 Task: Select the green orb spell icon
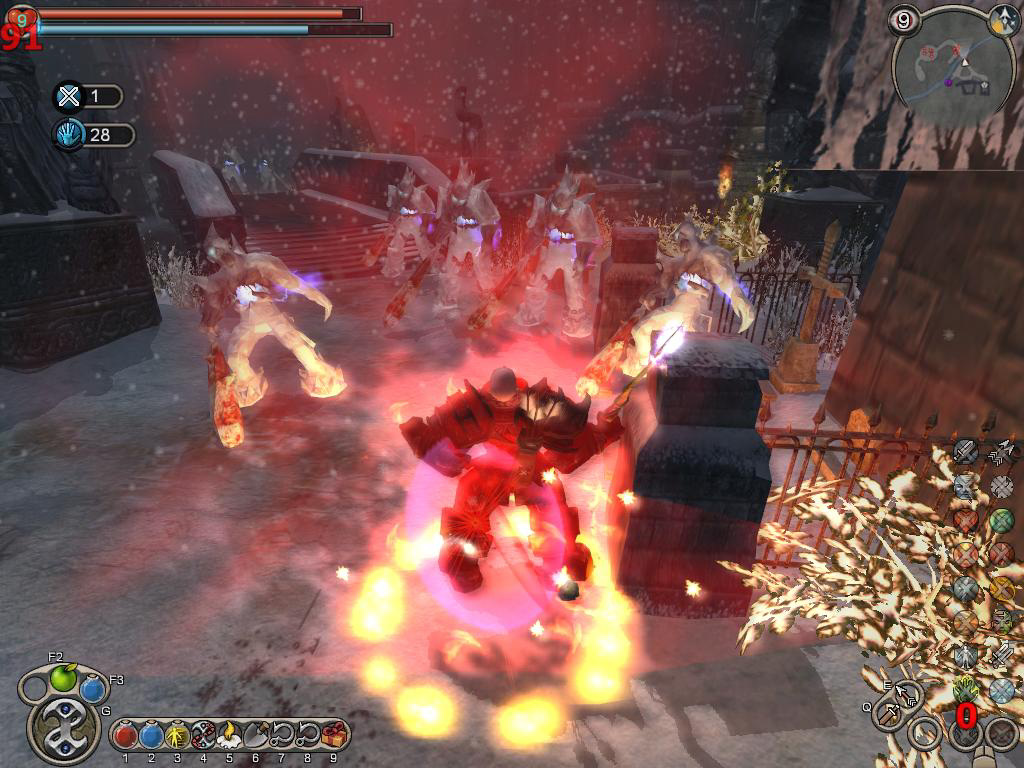tap(1001, 520)
